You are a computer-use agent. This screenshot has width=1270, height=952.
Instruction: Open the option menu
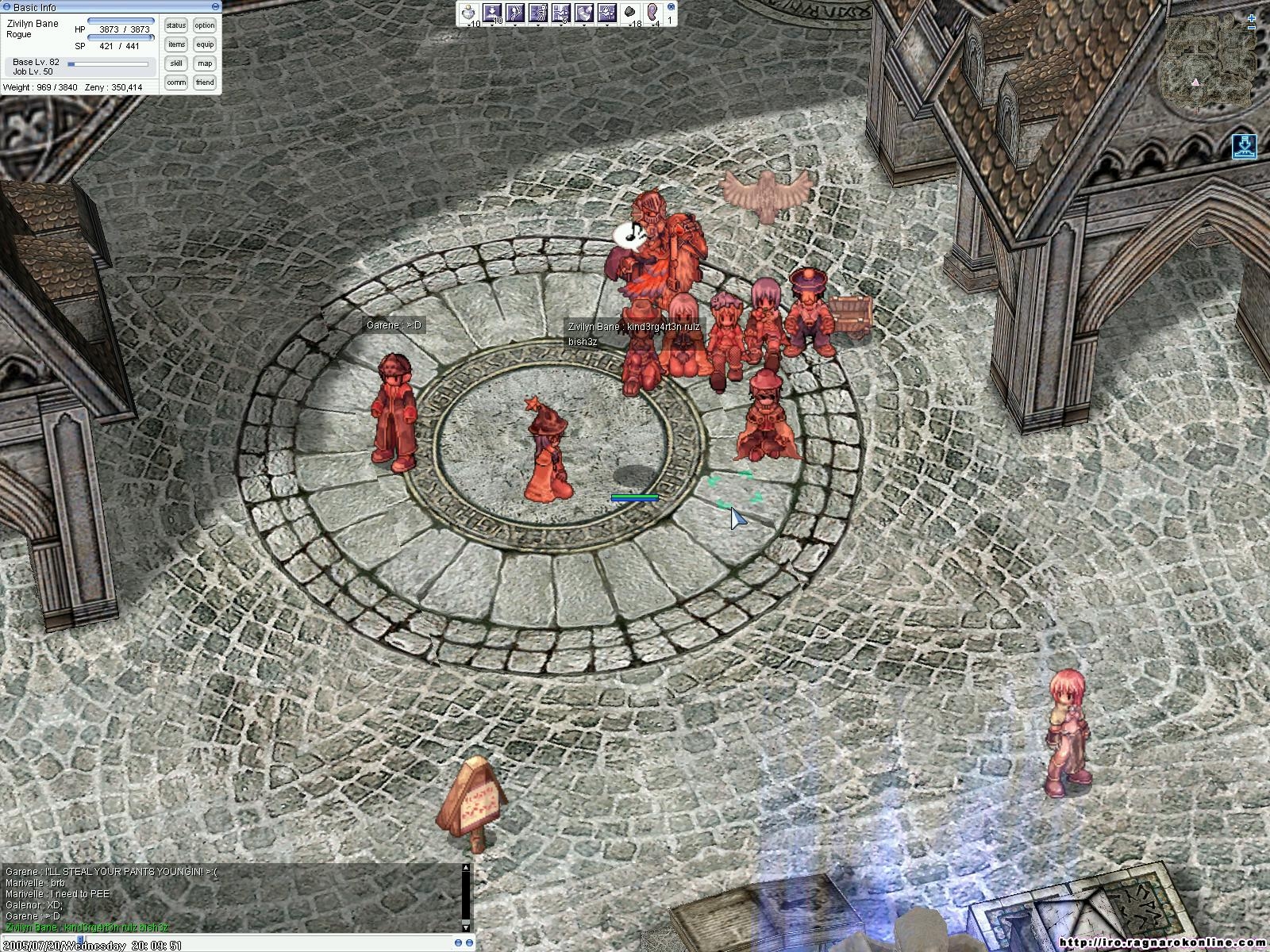click(x=205, y=25)
